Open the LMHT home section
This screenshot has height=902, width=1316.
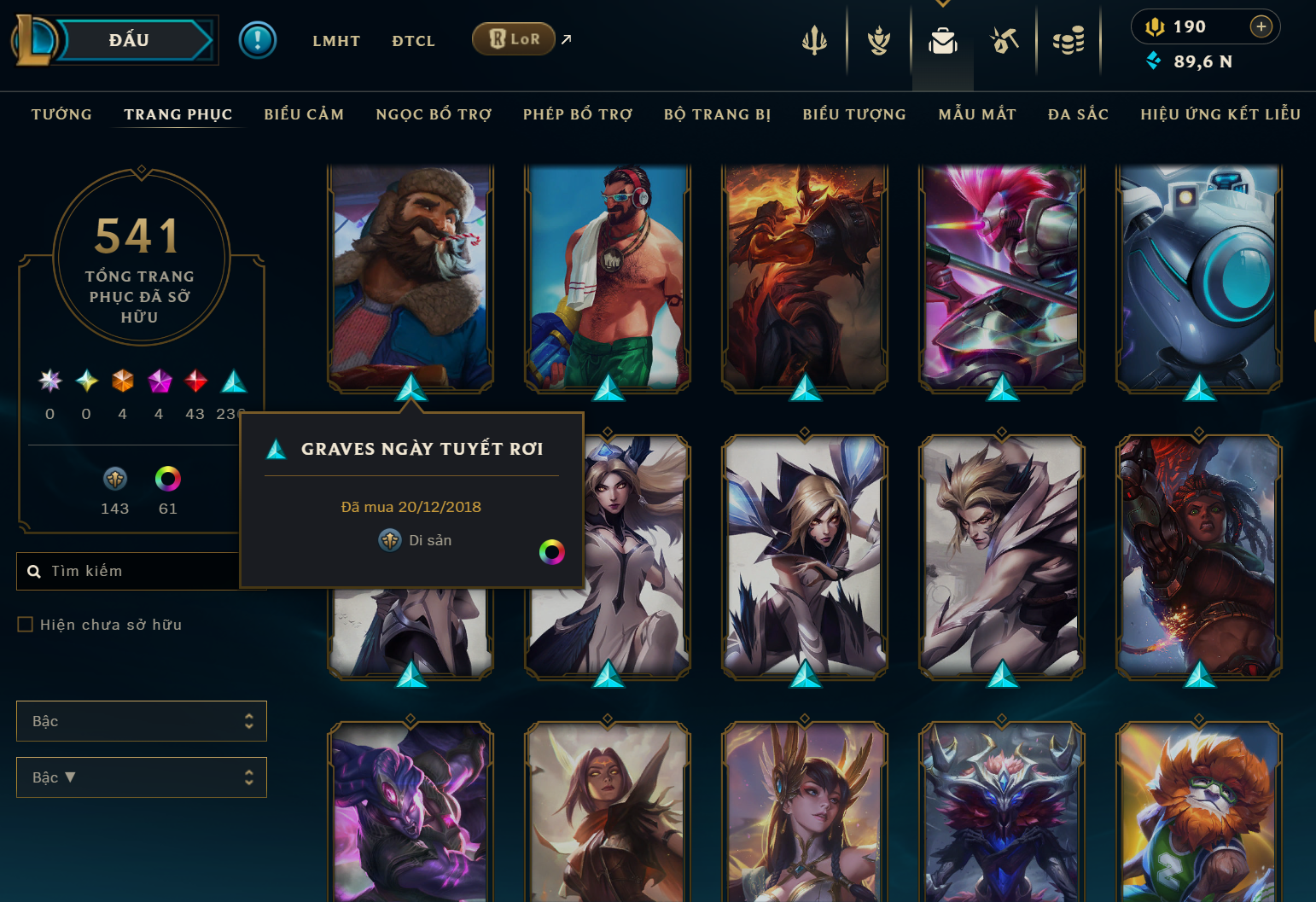(336, 41)
